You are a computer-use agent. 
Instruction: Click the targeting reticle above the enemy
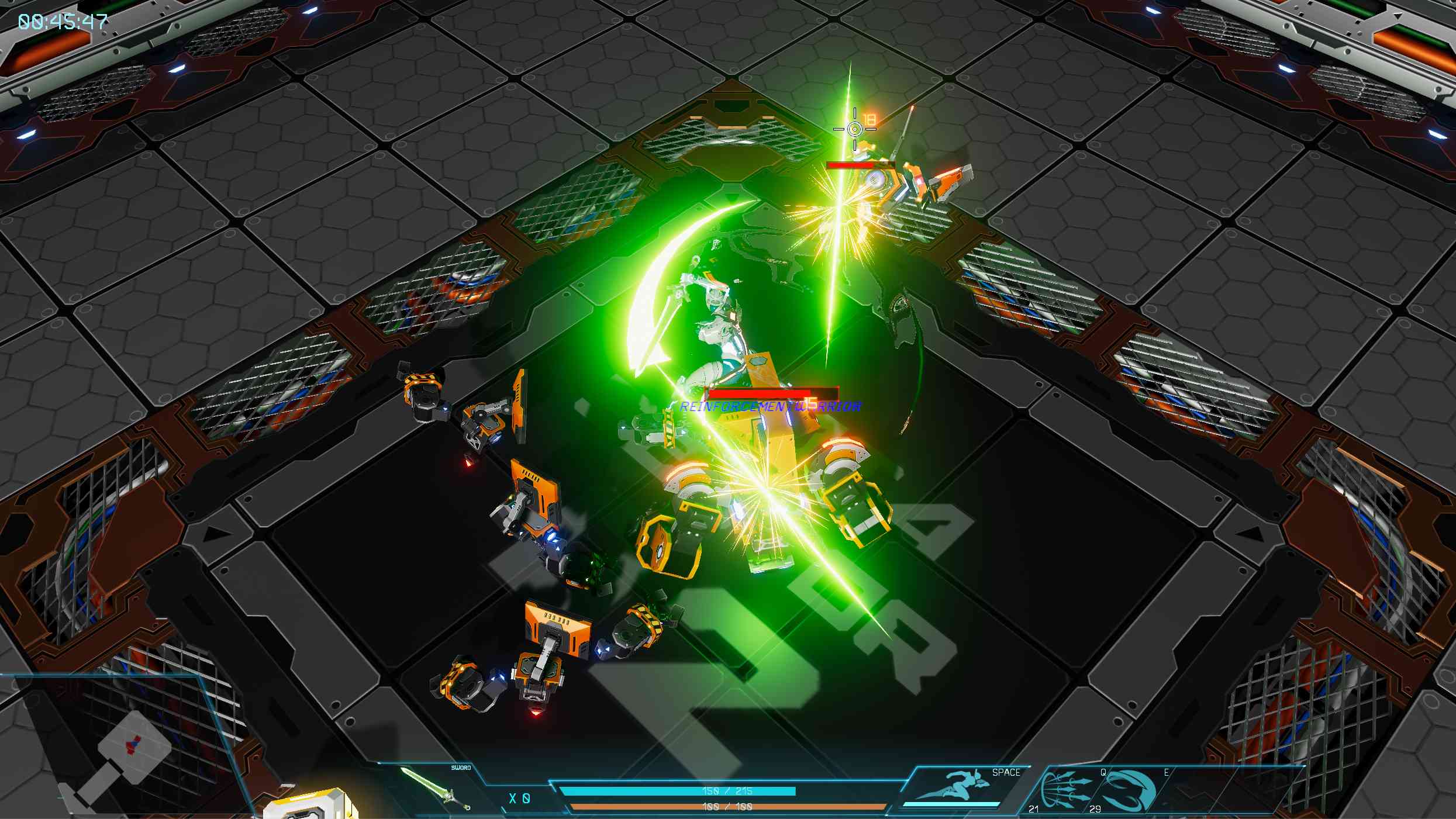(x=855, y=127)
